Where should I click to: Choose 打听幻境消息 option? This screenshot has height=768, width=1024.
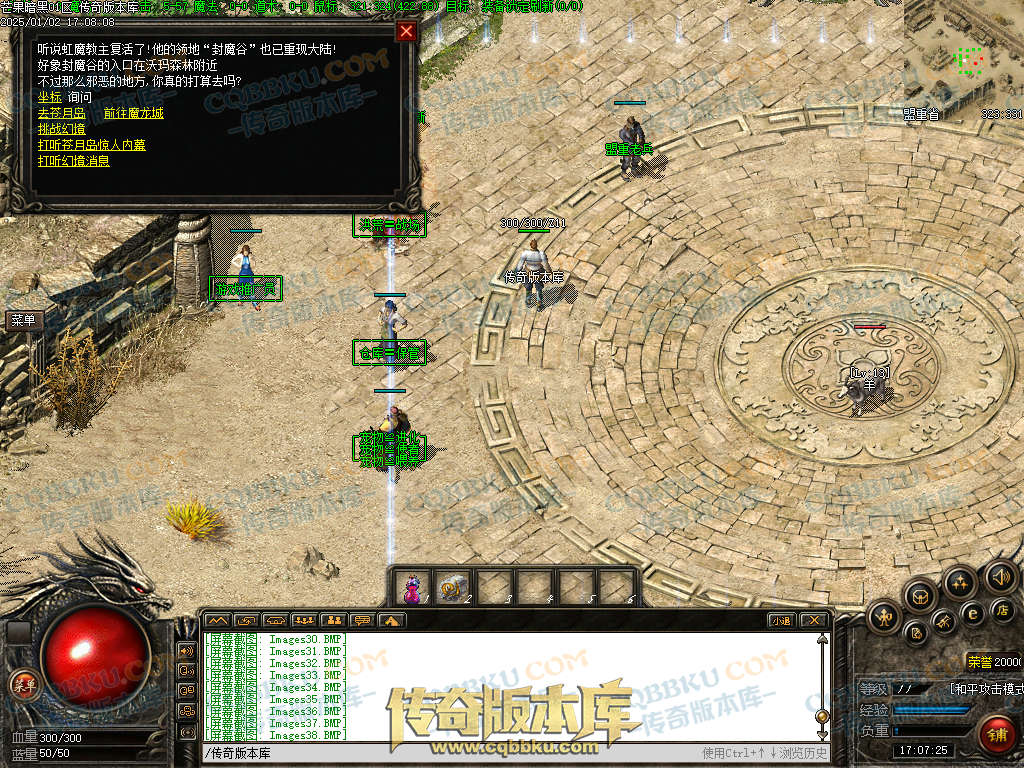(x=73, y=161)
